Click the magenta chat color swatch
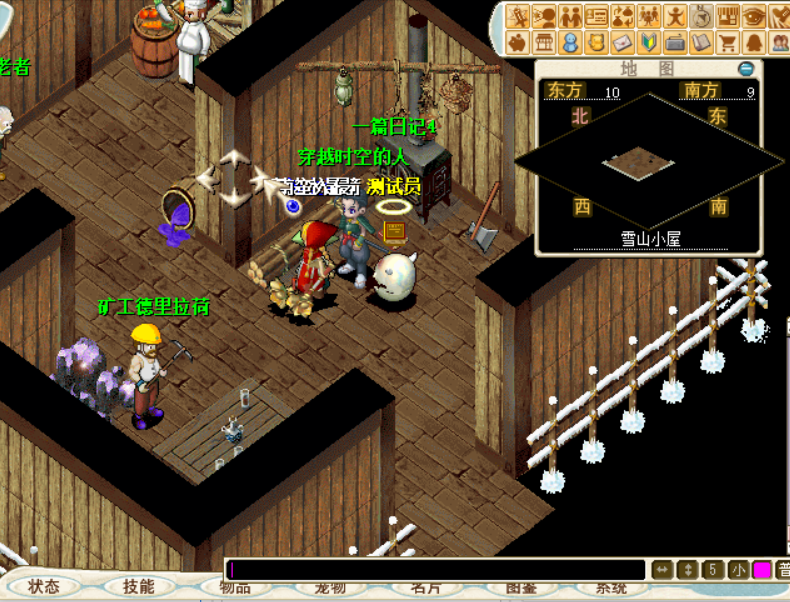This screenshot has height=602, width=790. [x=762, y=570]
